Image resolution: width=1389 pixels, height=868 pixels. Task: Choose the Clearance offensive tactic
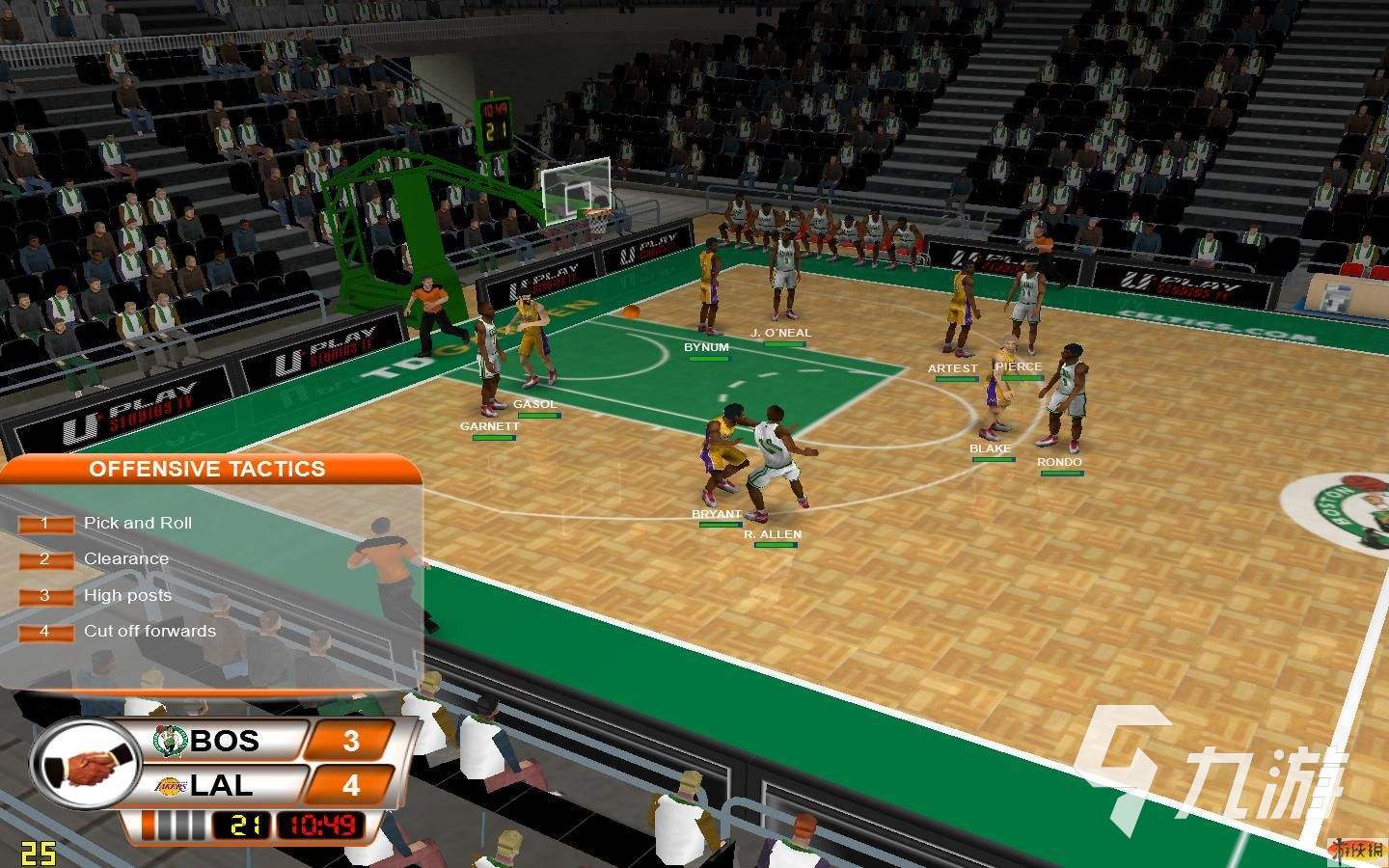125,559
